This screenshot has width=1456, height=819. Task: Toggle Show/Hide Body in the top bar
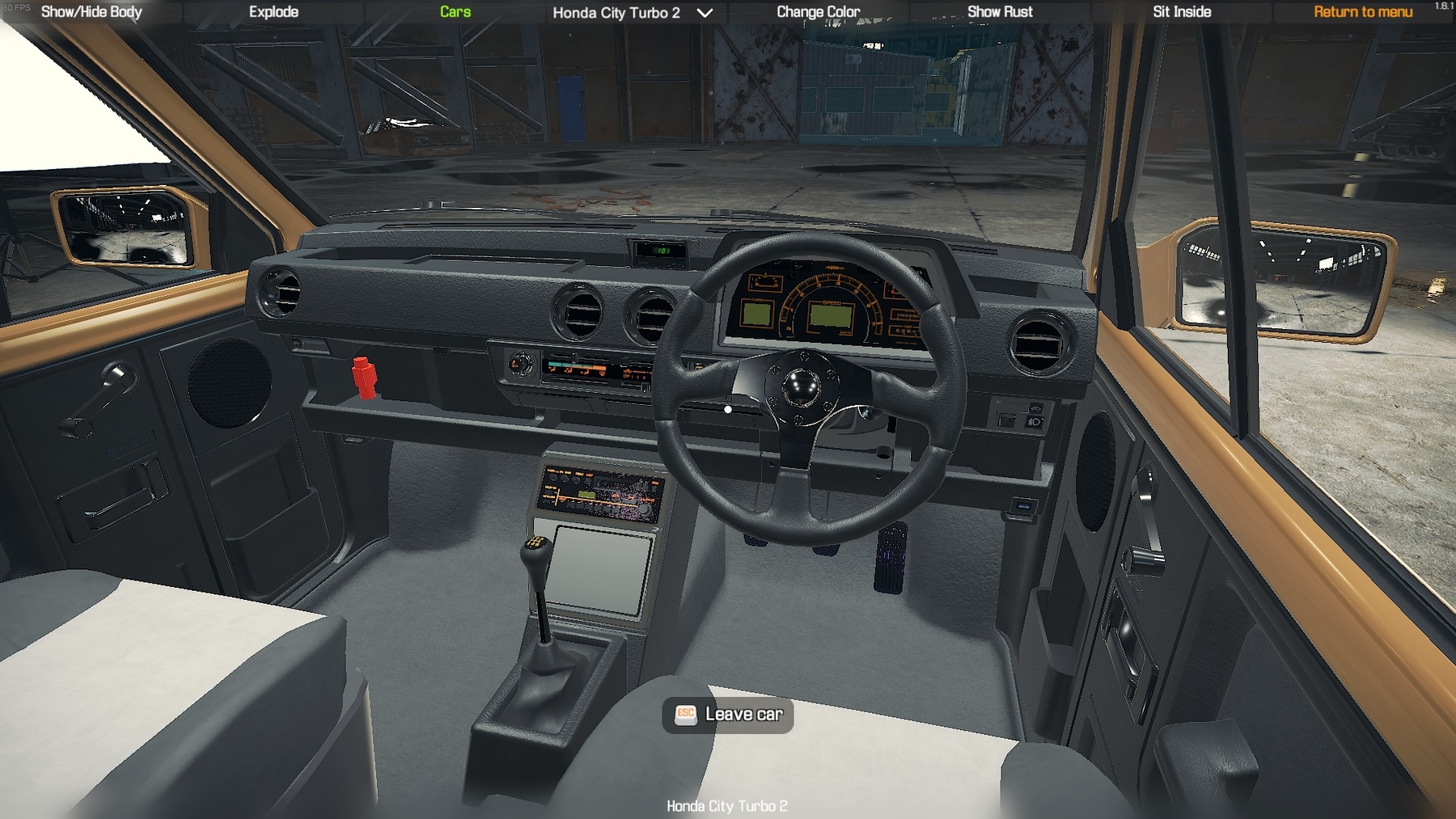coord(91,12)
